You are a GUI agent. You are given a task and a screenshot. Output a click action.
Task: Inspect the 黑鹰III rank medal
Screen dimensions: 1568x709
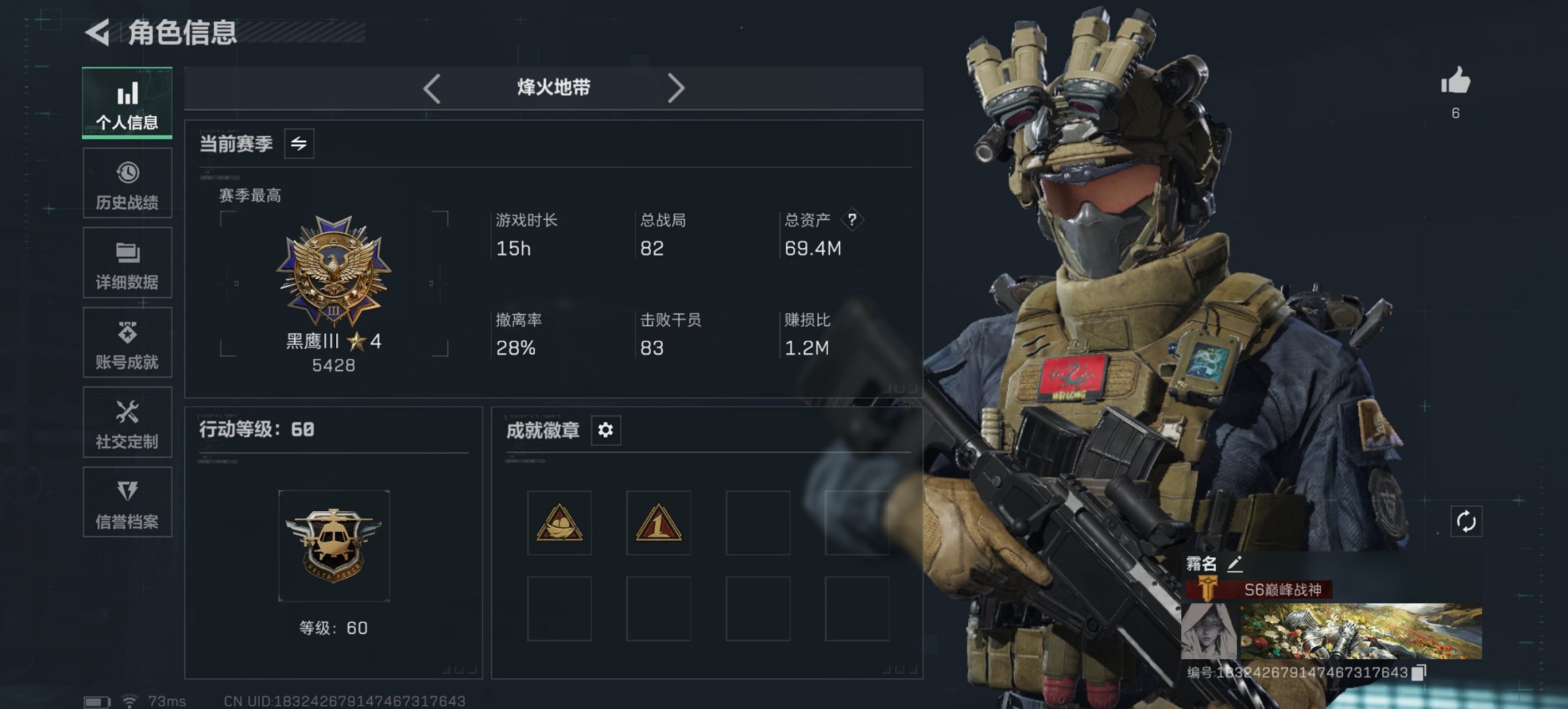[x=333, y=272]
